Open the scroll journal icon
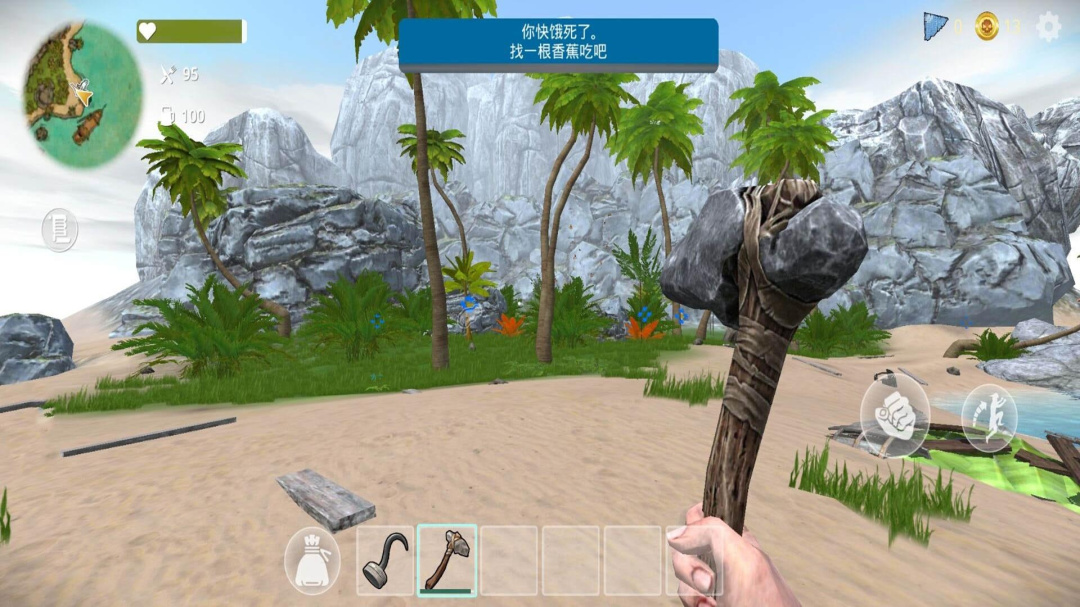1080x607 pixels. pos(60,230)
